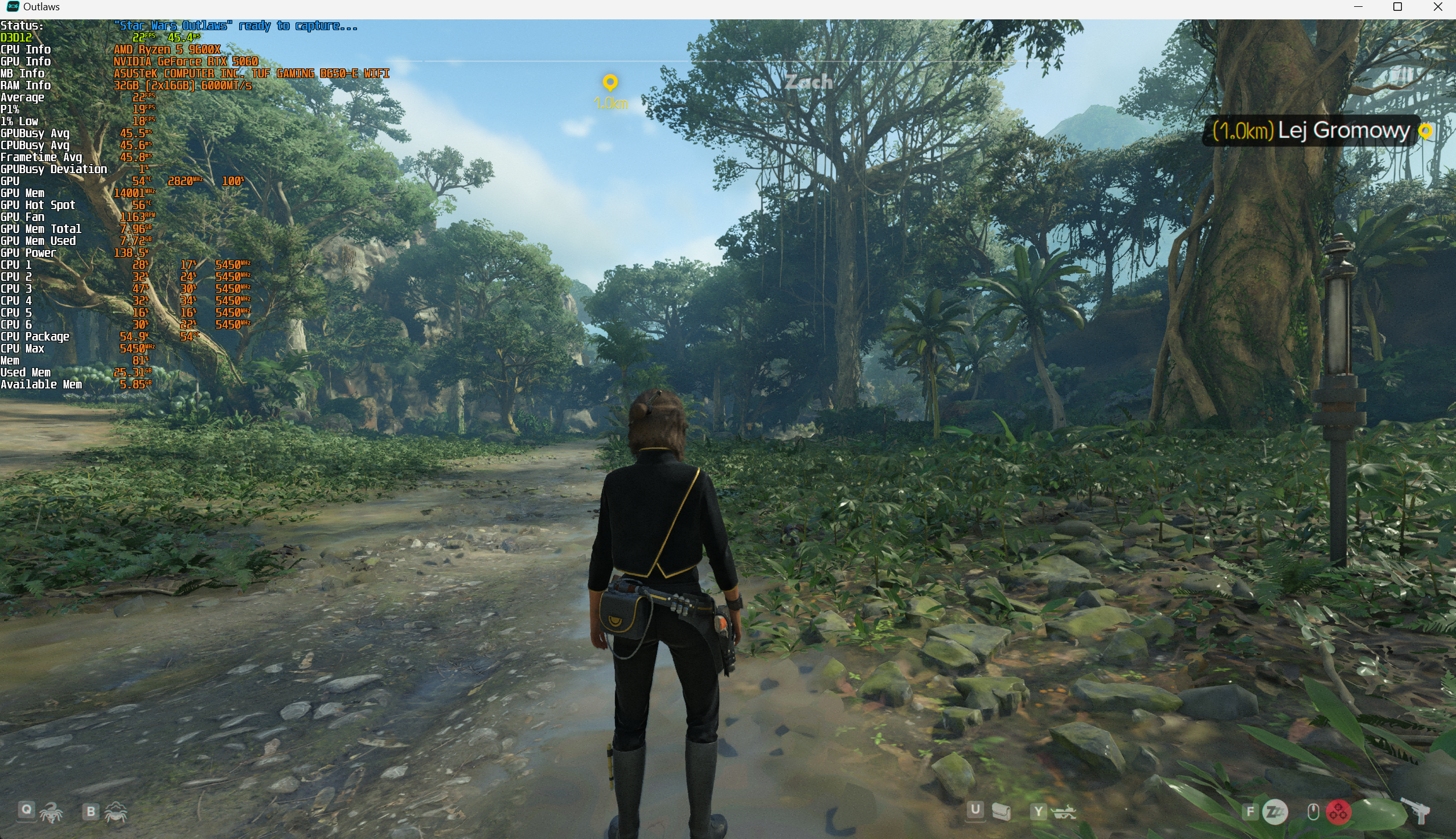This screenshot has height=839, width=1456.
Task: Select the Nix companion icon with raised tail
Action: (51, 812)
